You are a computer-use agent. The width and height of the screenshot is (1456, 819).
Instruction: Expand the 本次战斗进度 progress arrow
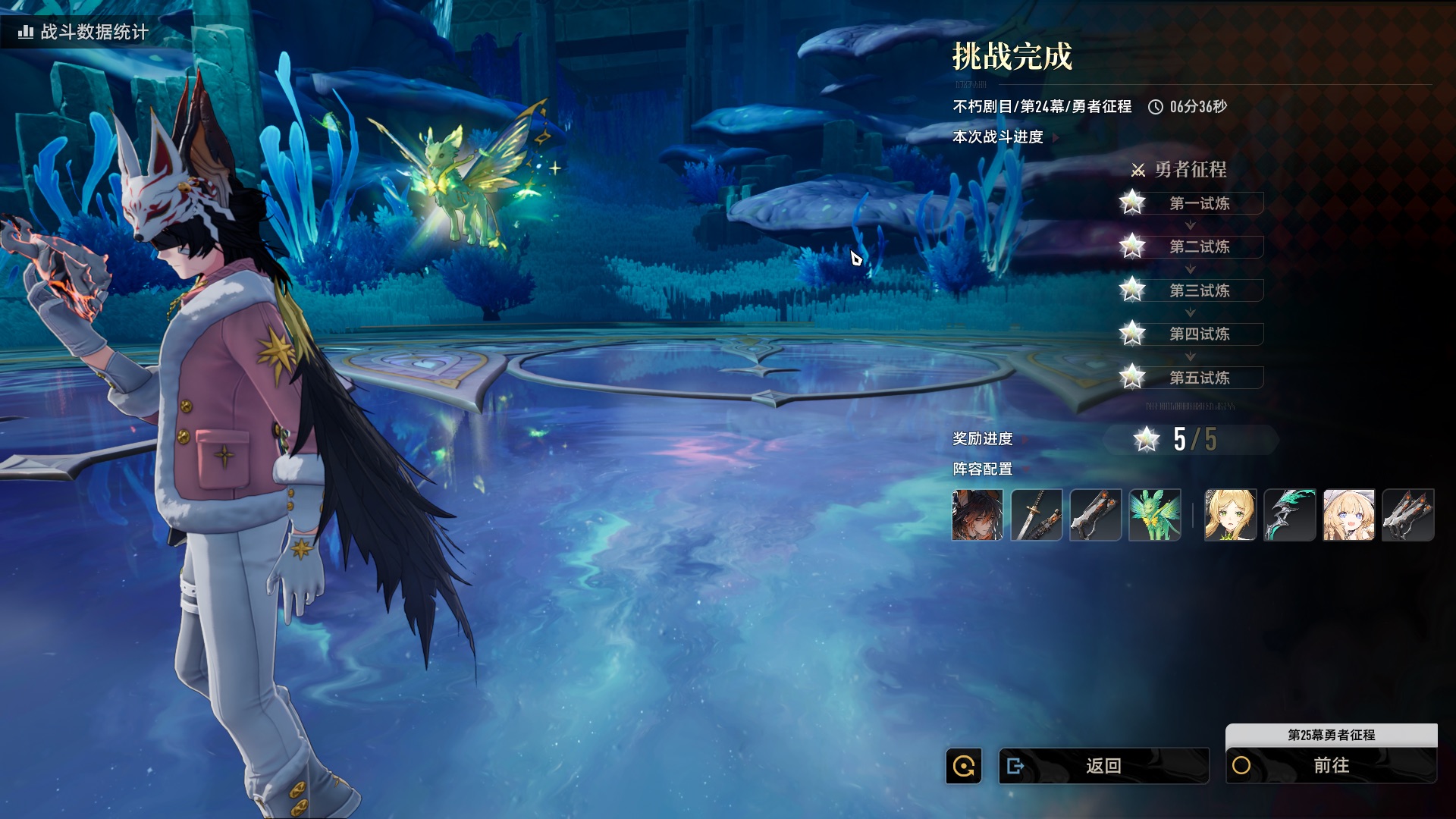tap(1056, 138)
